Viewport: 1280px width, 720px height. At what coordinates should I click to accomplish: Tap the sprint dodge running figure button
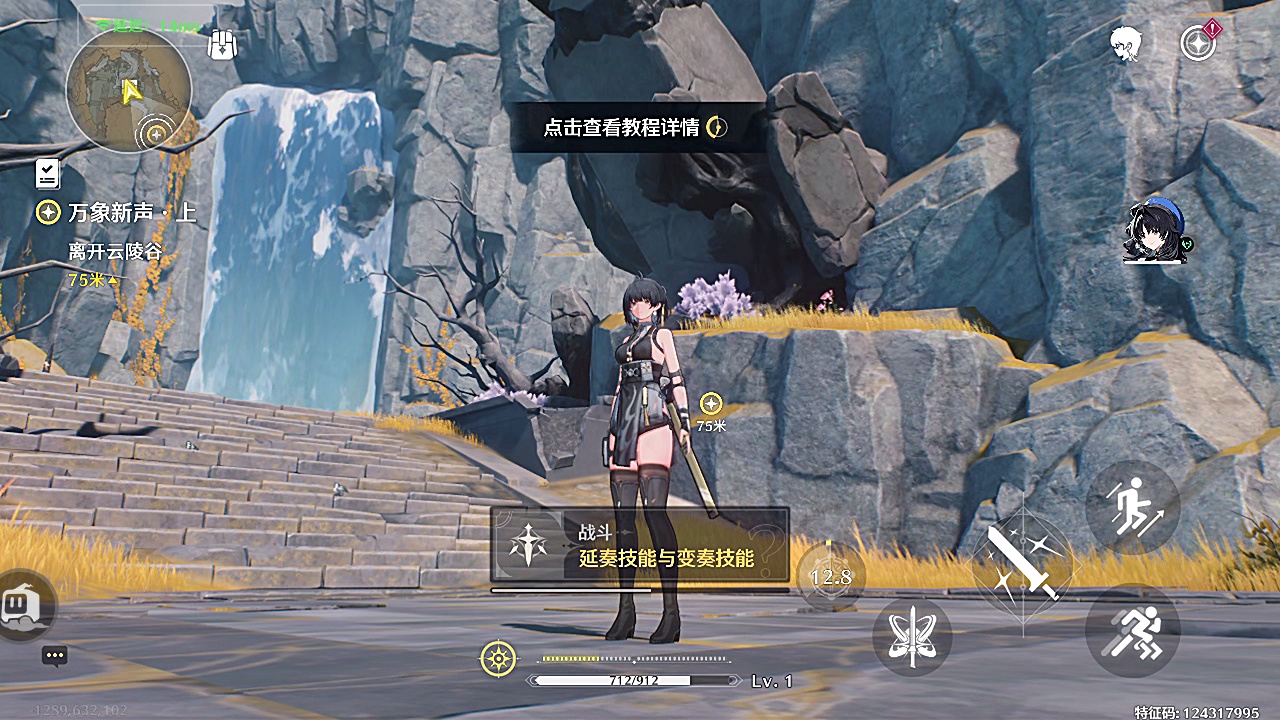point(1133,631)
